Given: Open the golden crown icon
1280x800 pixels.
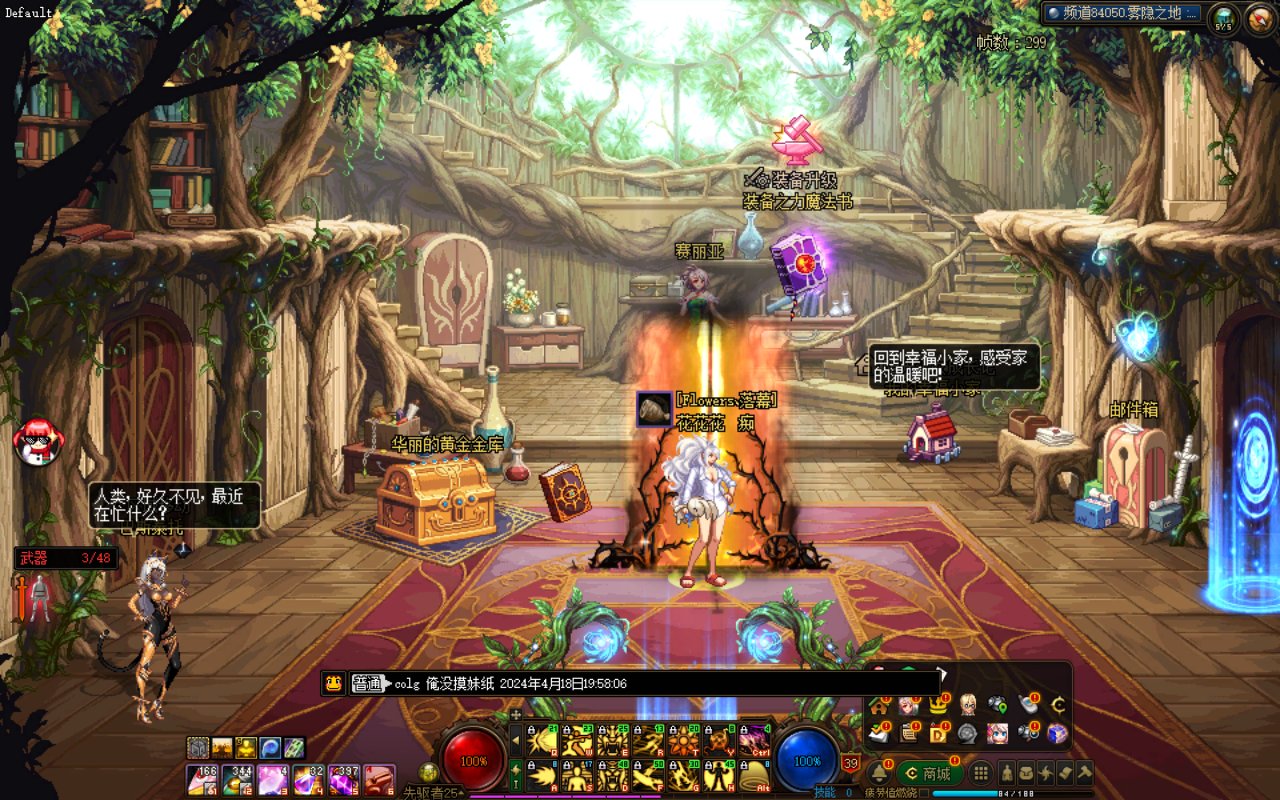Looking at the screenshot, I should (x=938, y=705).
